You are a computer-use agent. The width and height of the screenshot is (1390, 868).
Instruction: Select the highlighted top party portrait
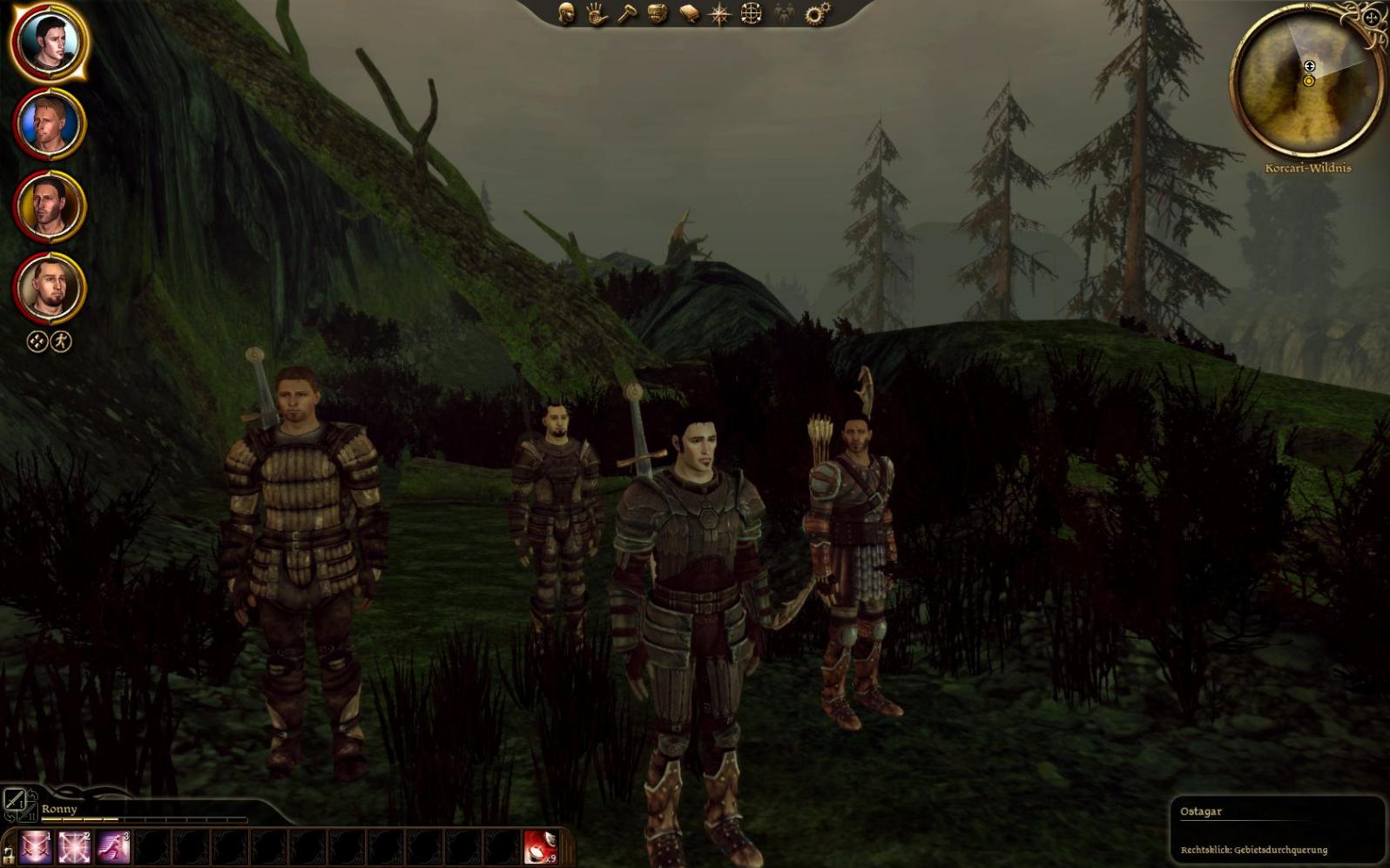click(x=49, y=42)
